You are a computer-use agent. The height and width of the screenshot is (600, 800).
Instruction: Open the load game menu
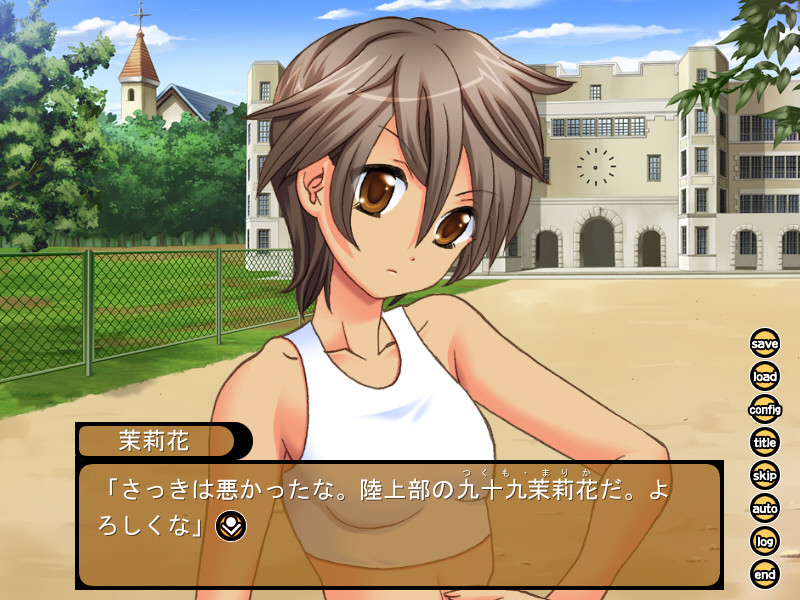tap(765, 377)
